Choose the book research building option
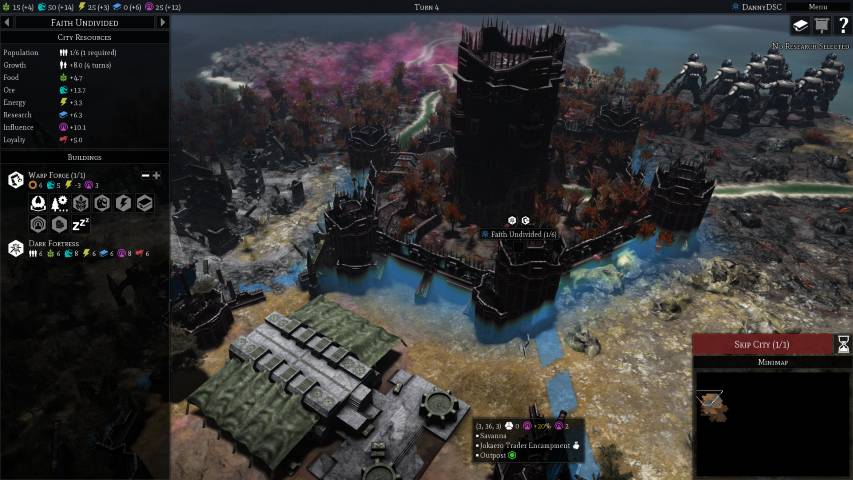 (x=144, y=203)
